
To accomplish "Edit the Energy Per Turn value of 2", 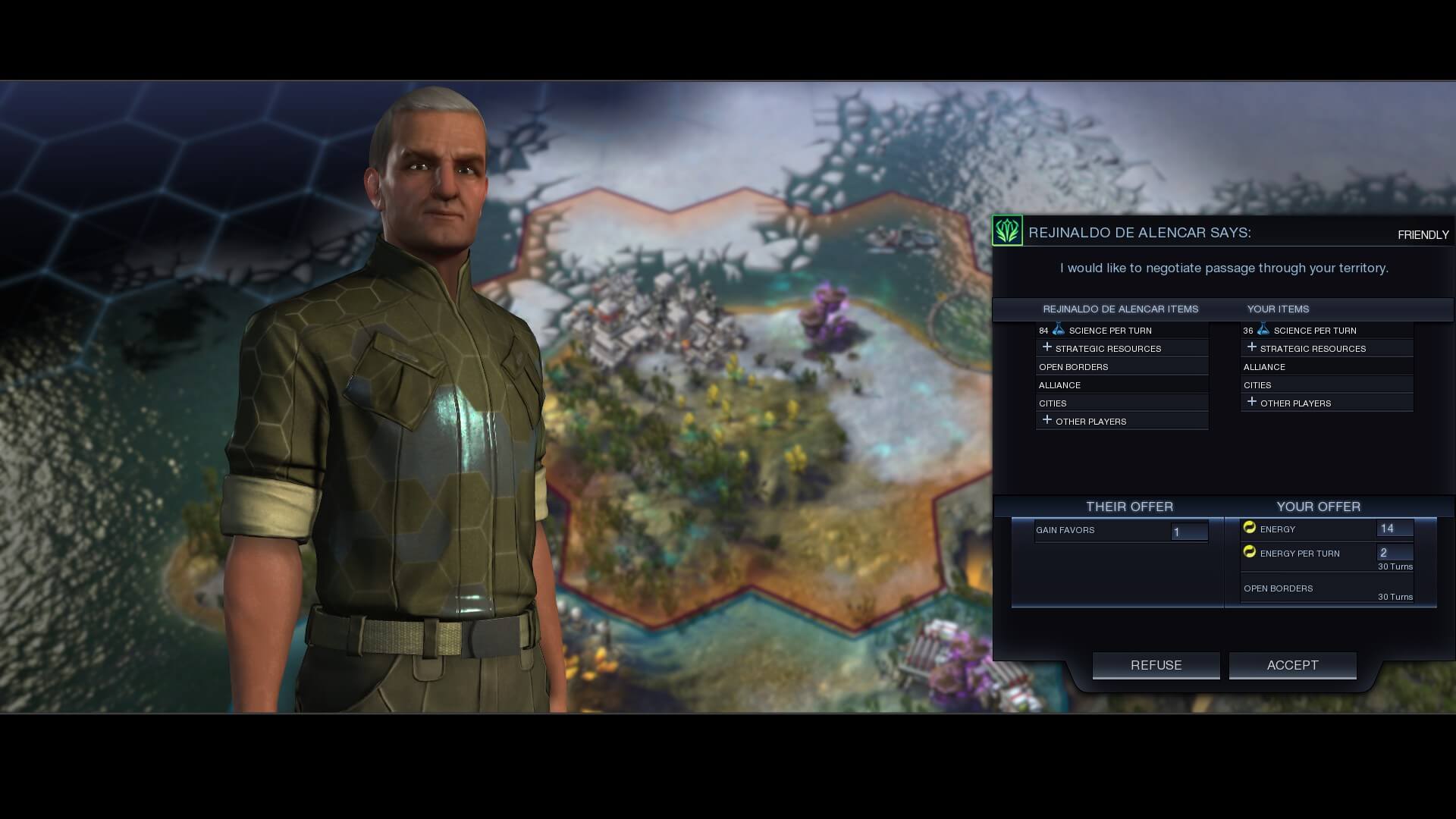I will click(x=1394, y=553).
